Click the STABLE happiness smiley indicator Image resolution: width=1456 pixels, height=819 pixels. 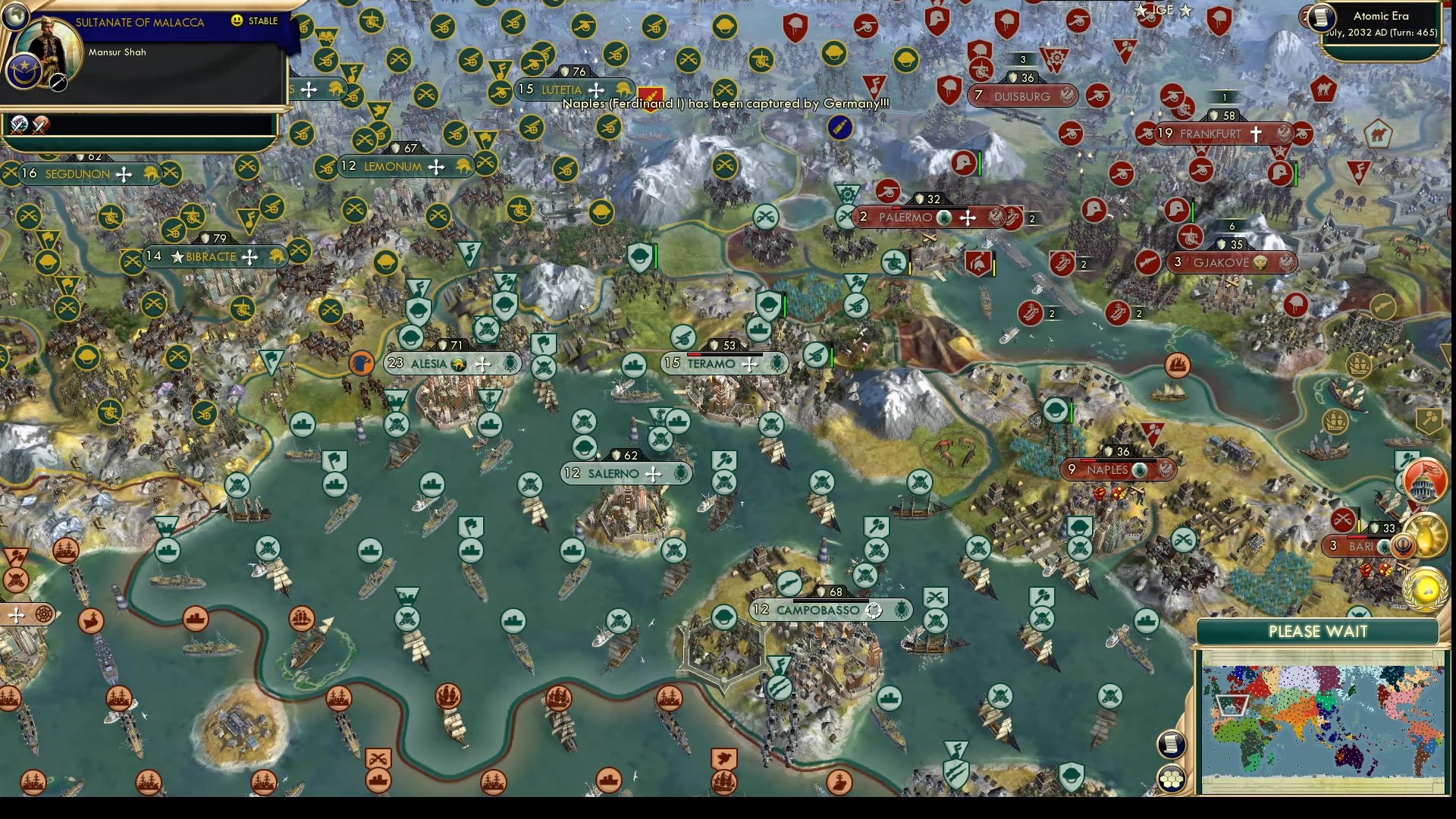[239, 22]
